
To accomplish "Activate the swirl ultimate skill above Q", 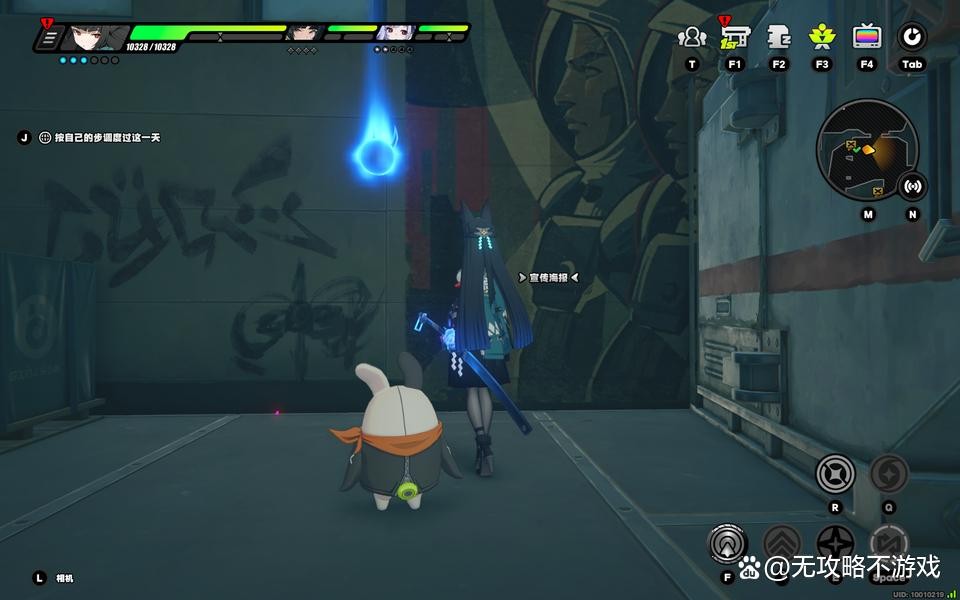I will tap(888, 473).
